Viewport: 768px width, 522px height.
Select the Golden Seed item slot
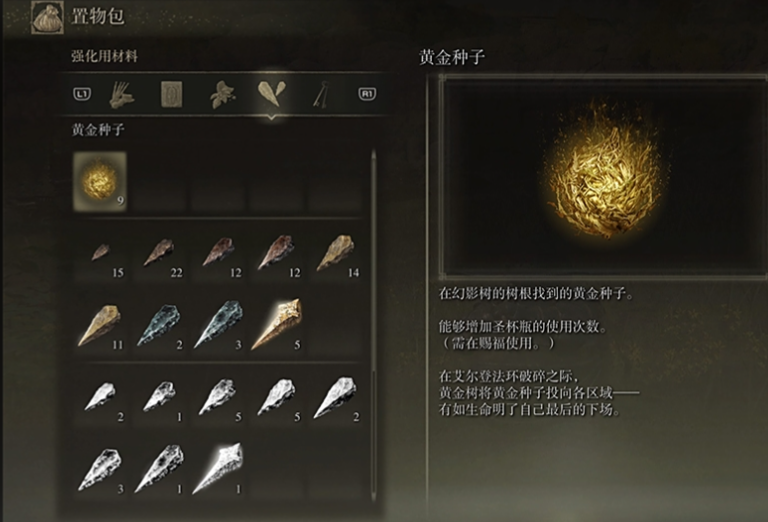point(99,179)
